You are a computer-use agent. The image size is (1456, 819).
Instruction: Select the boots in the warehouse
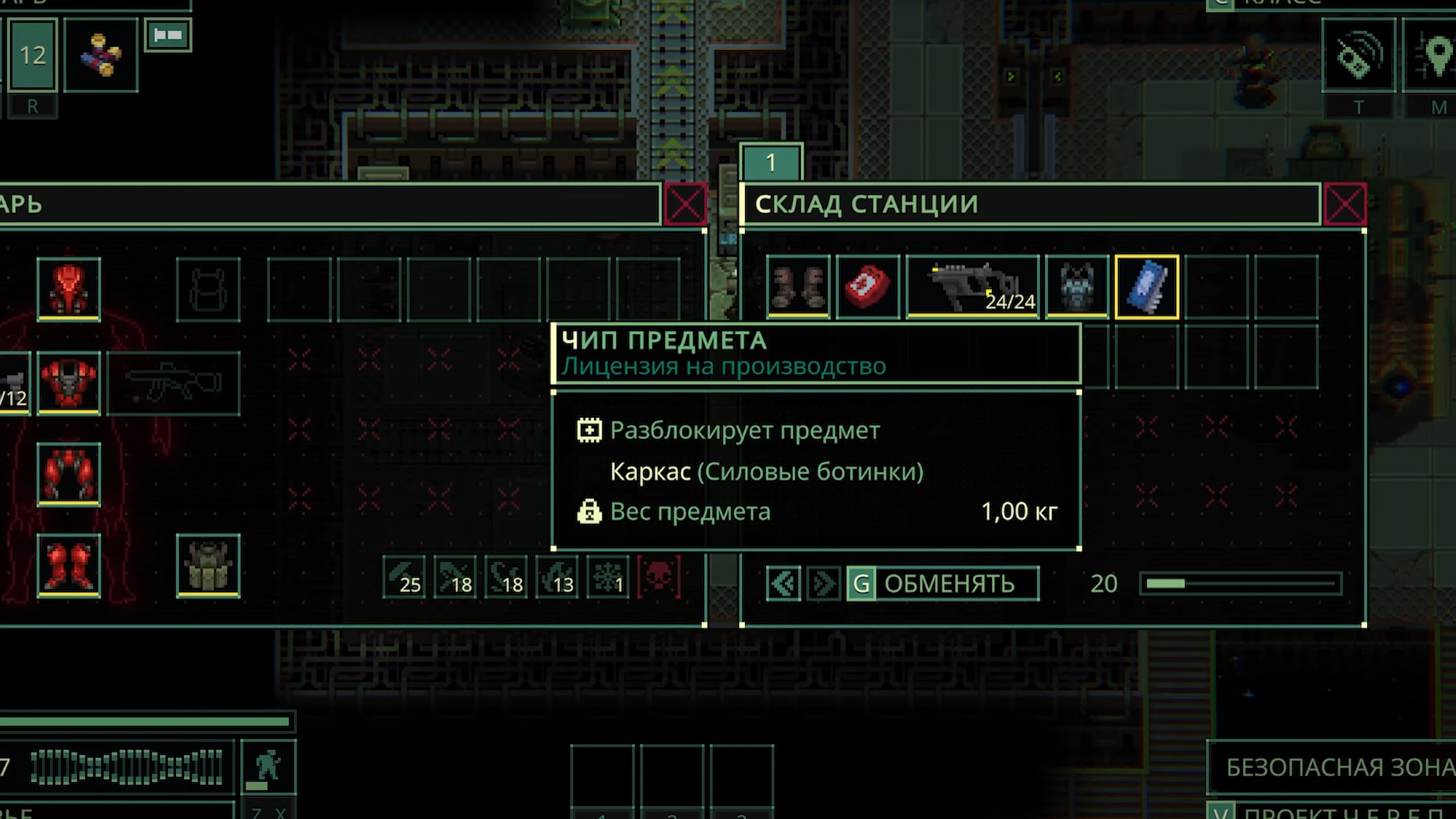coord(798,287)
